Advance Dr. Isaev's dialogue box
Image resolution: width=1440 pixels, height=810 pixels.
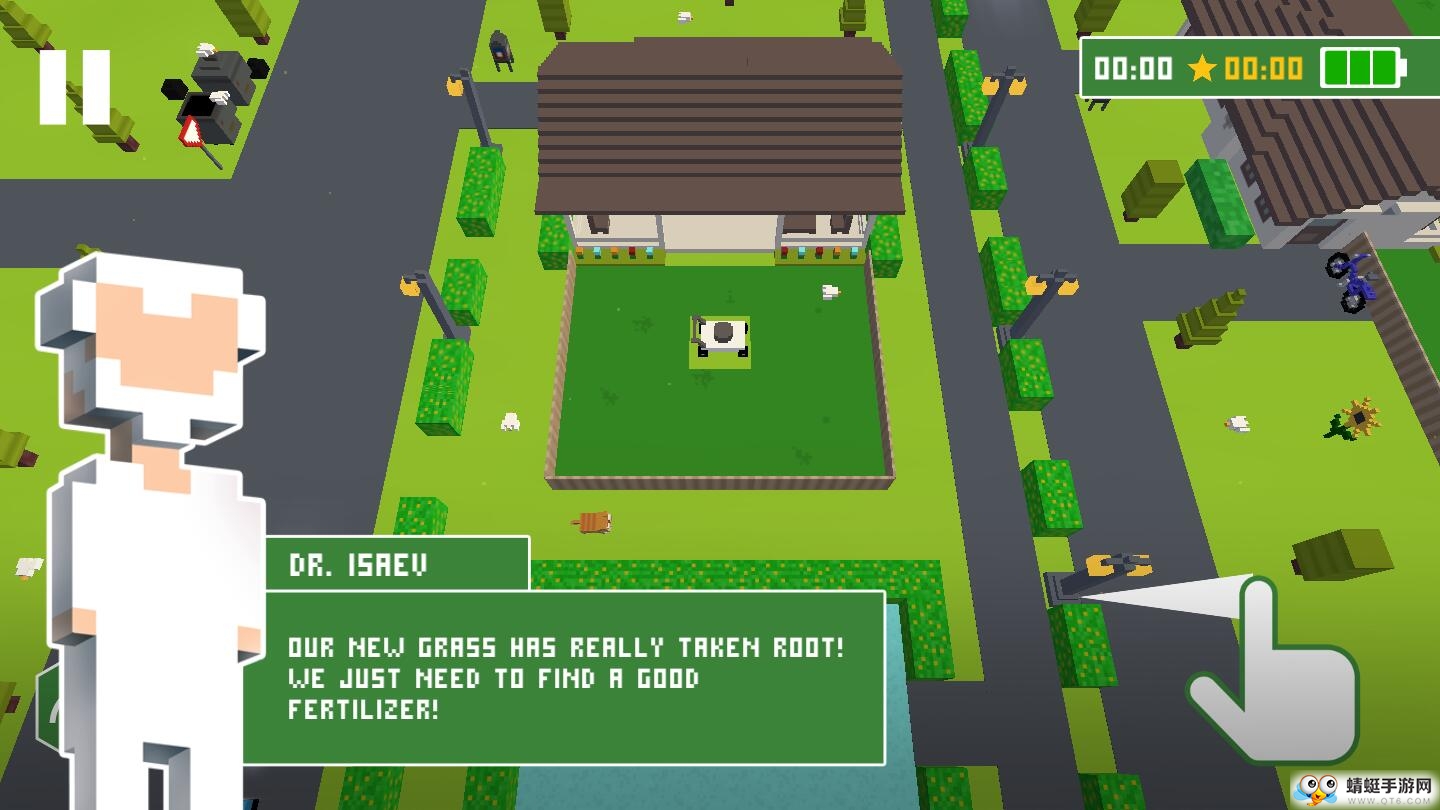pyautogui.click(x=565, y=677)
